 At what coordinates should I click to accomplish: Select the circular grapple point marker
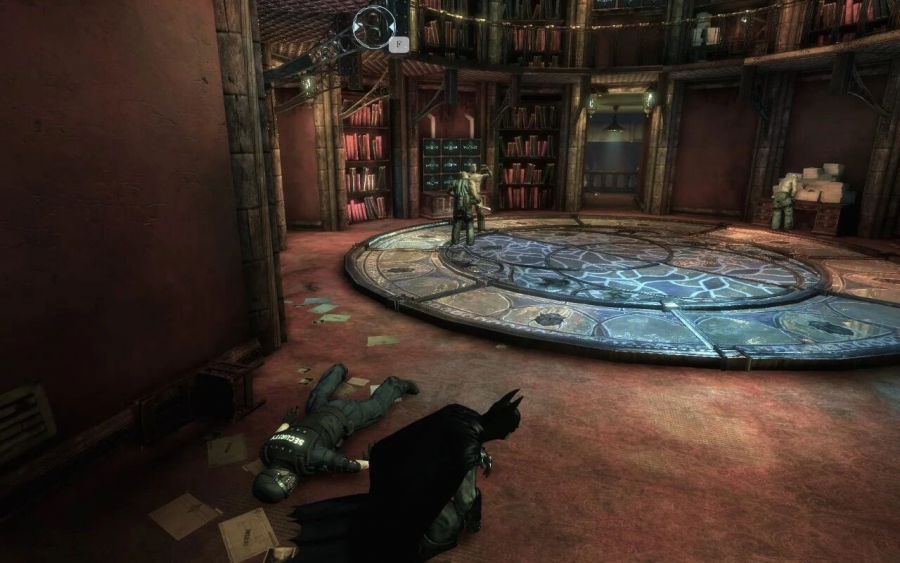(x=375, y=26)
